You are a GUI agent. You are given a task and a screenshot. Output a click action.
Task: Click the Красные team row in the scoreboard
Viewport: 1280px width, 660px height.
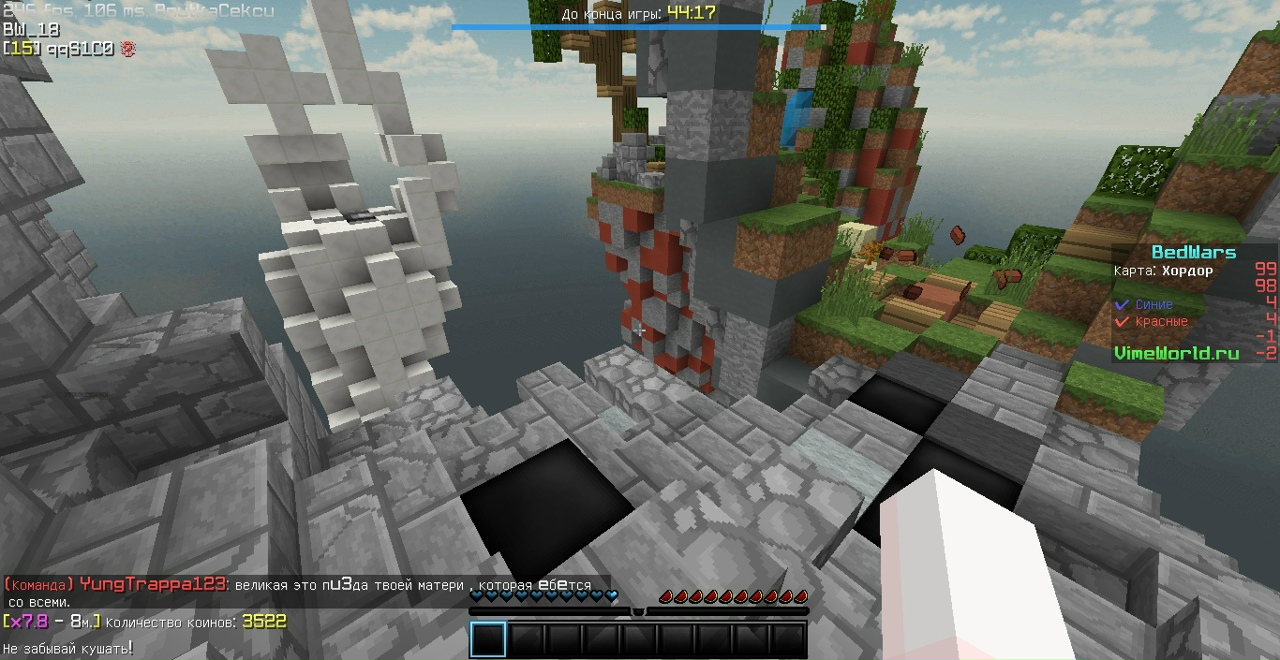(1160, 322)
